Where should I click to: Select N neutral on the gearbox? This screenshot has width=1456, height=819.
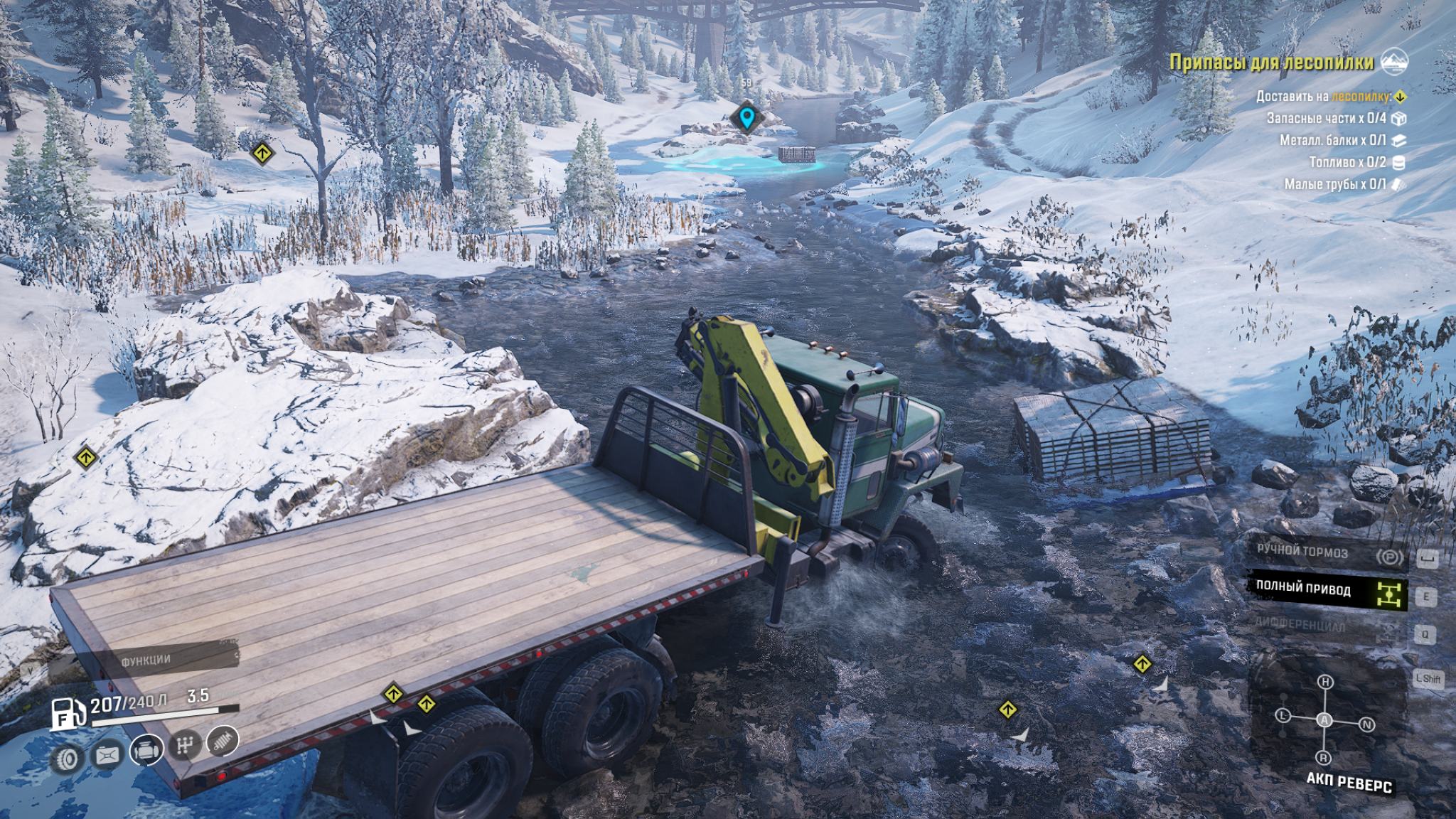pos(1366,724)
